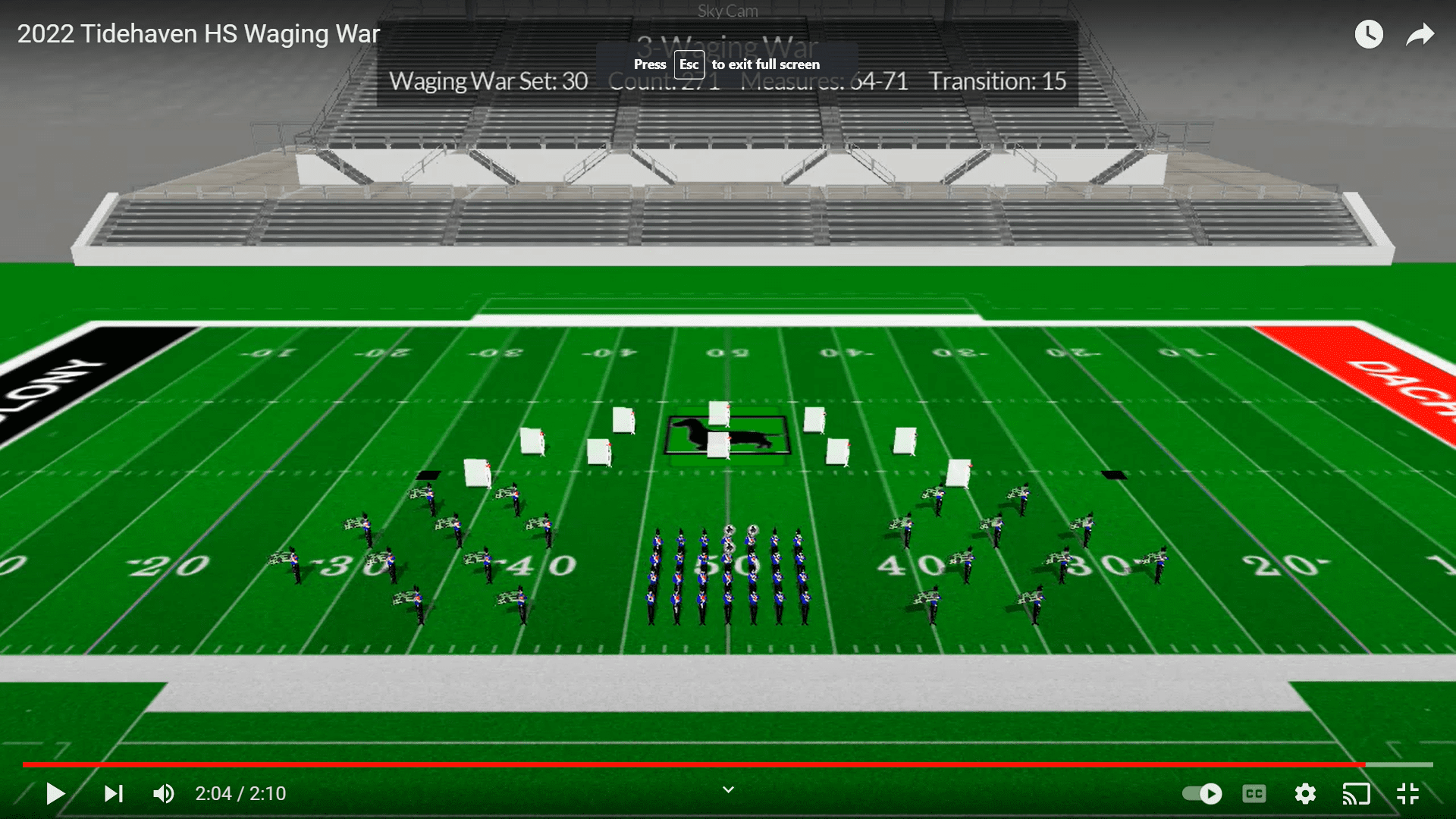
Task: Toggle Autoplay off
Action: pyautogui.click(x=1203, y=794)
